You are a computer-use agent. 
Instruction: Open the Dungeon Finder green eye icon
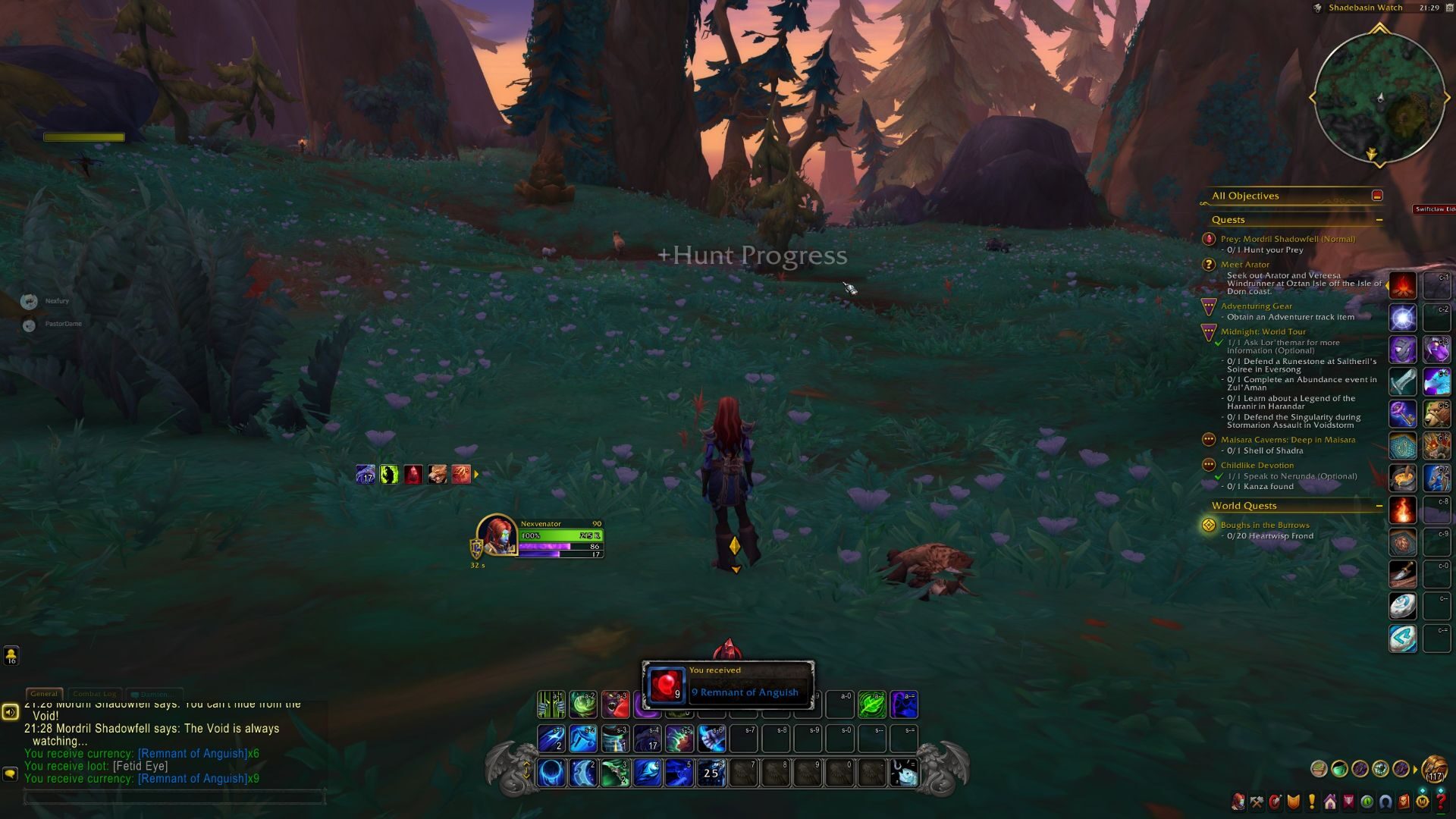tap(1367, 802)
